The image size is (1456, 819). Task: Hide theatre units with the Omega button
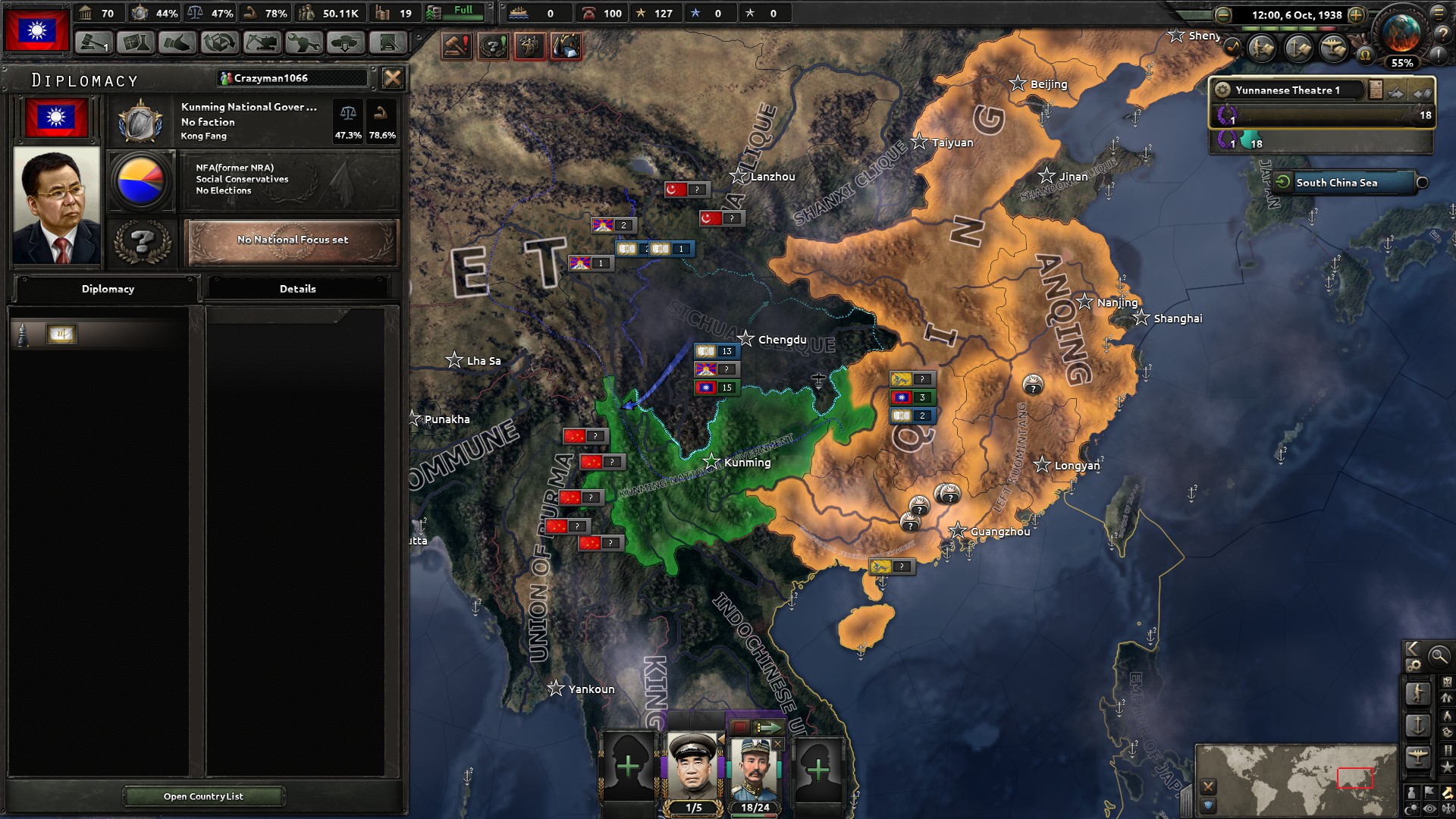1366,55
